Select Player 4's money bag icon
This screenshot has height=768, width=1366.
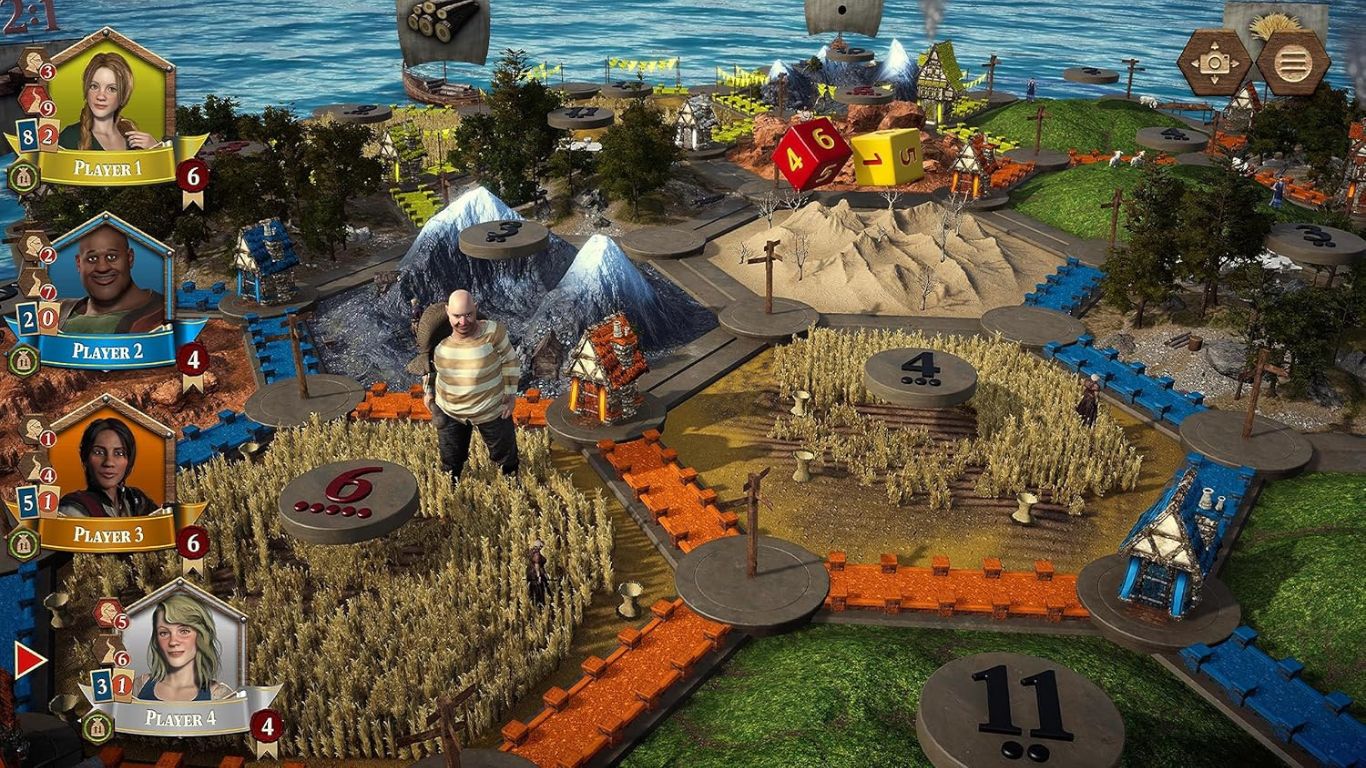96,727
